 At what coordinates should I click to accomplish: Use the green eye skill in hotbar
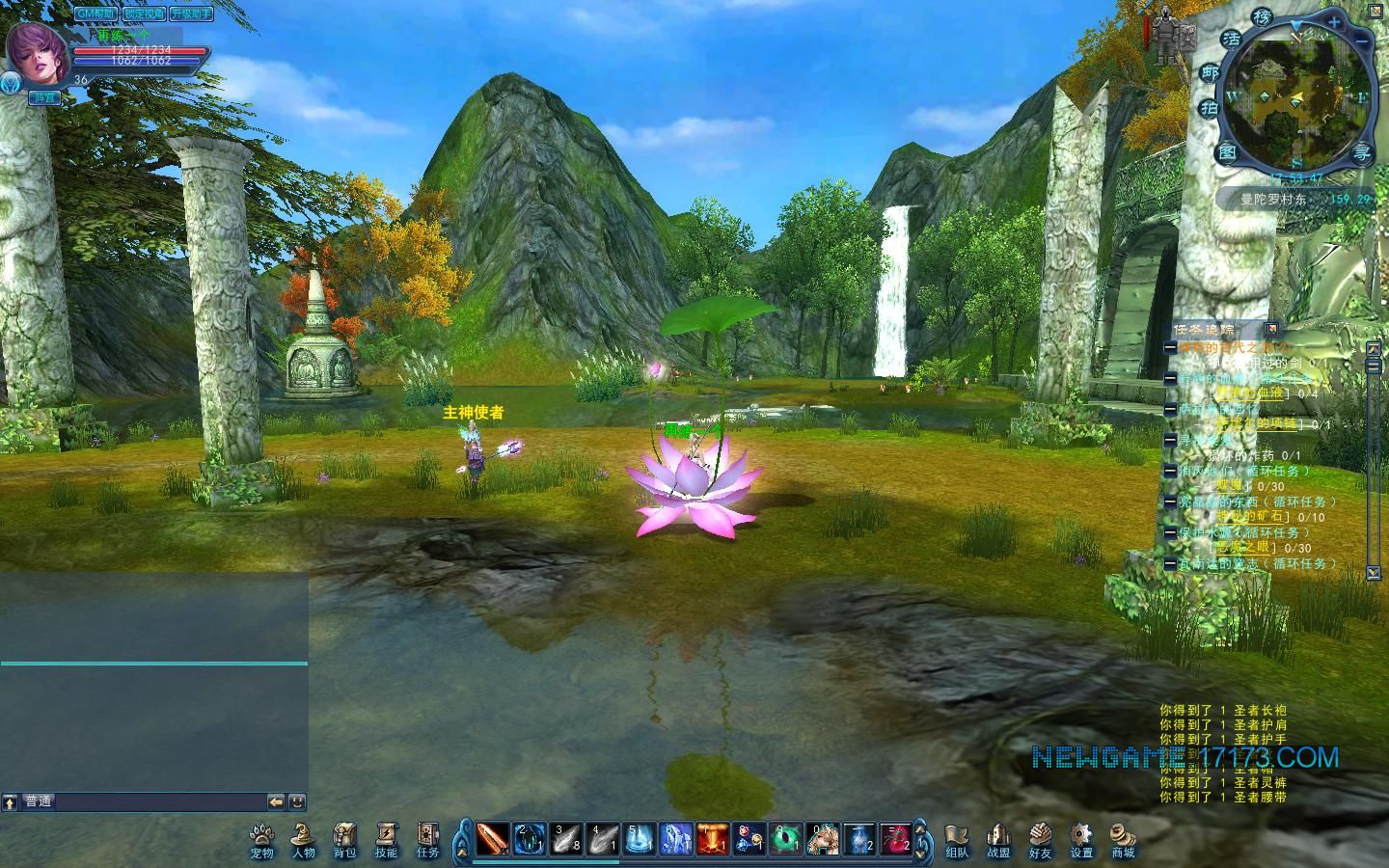[785, 839]
